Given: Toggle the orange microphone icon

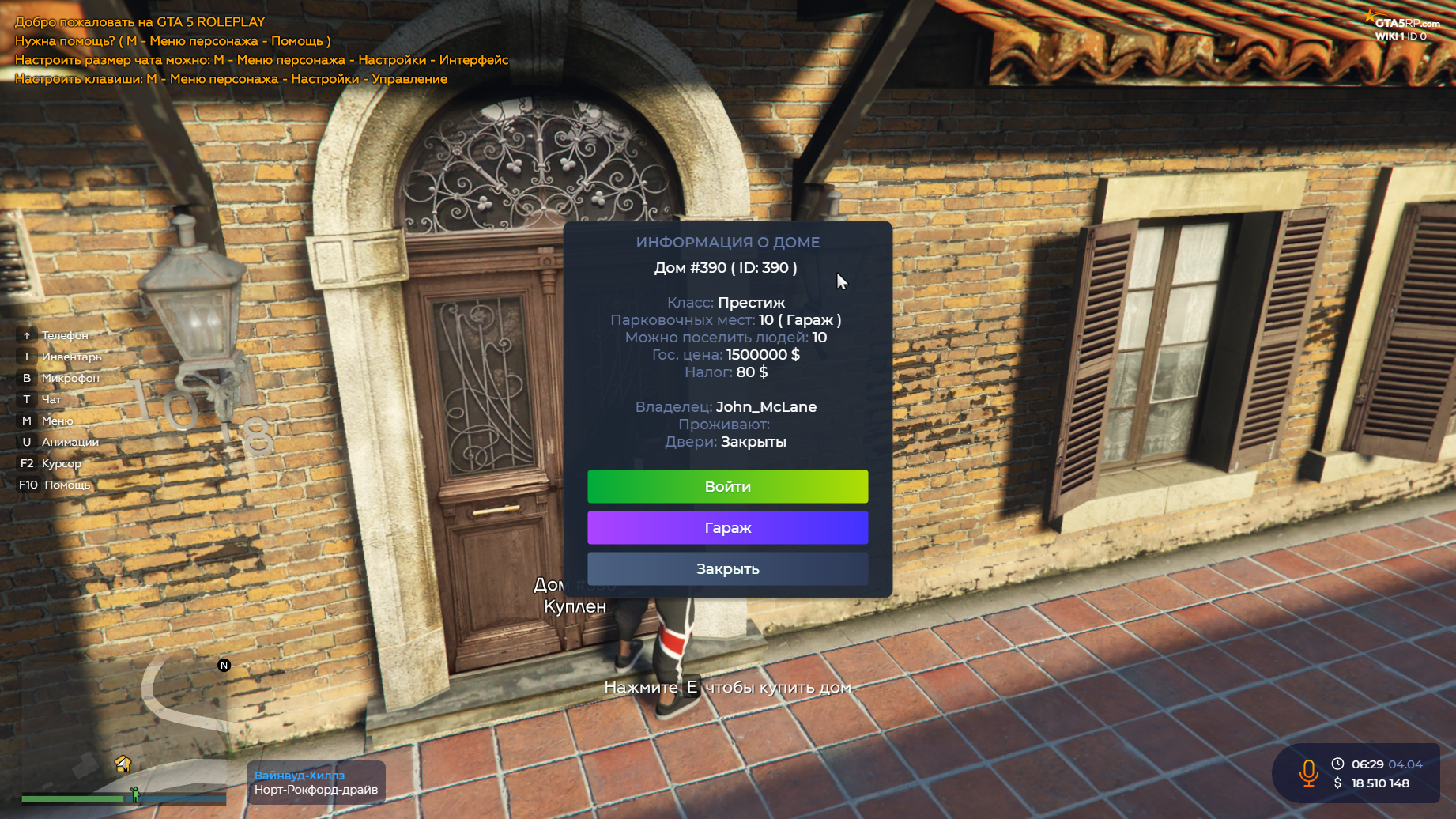Looking at the screenshot, I should (1308, 773).
